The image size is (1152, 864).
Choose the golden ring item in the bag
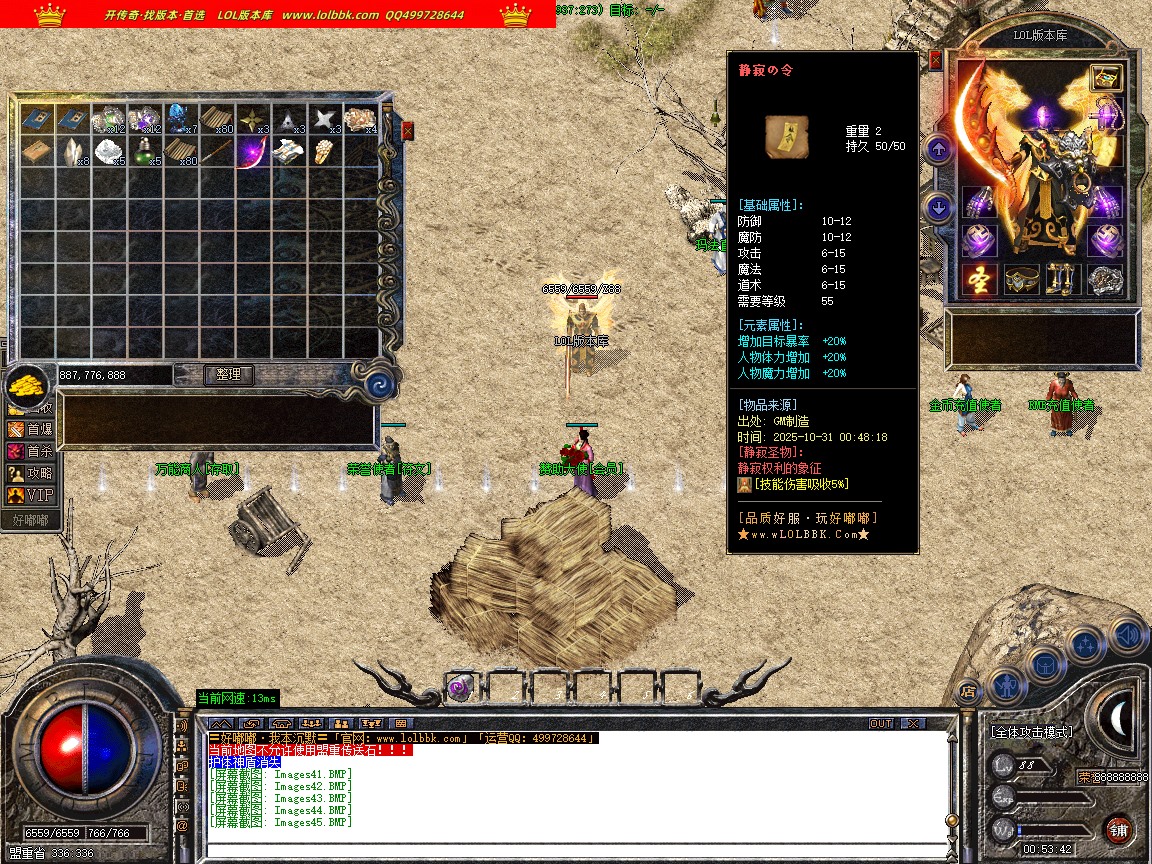pos(324,152)
